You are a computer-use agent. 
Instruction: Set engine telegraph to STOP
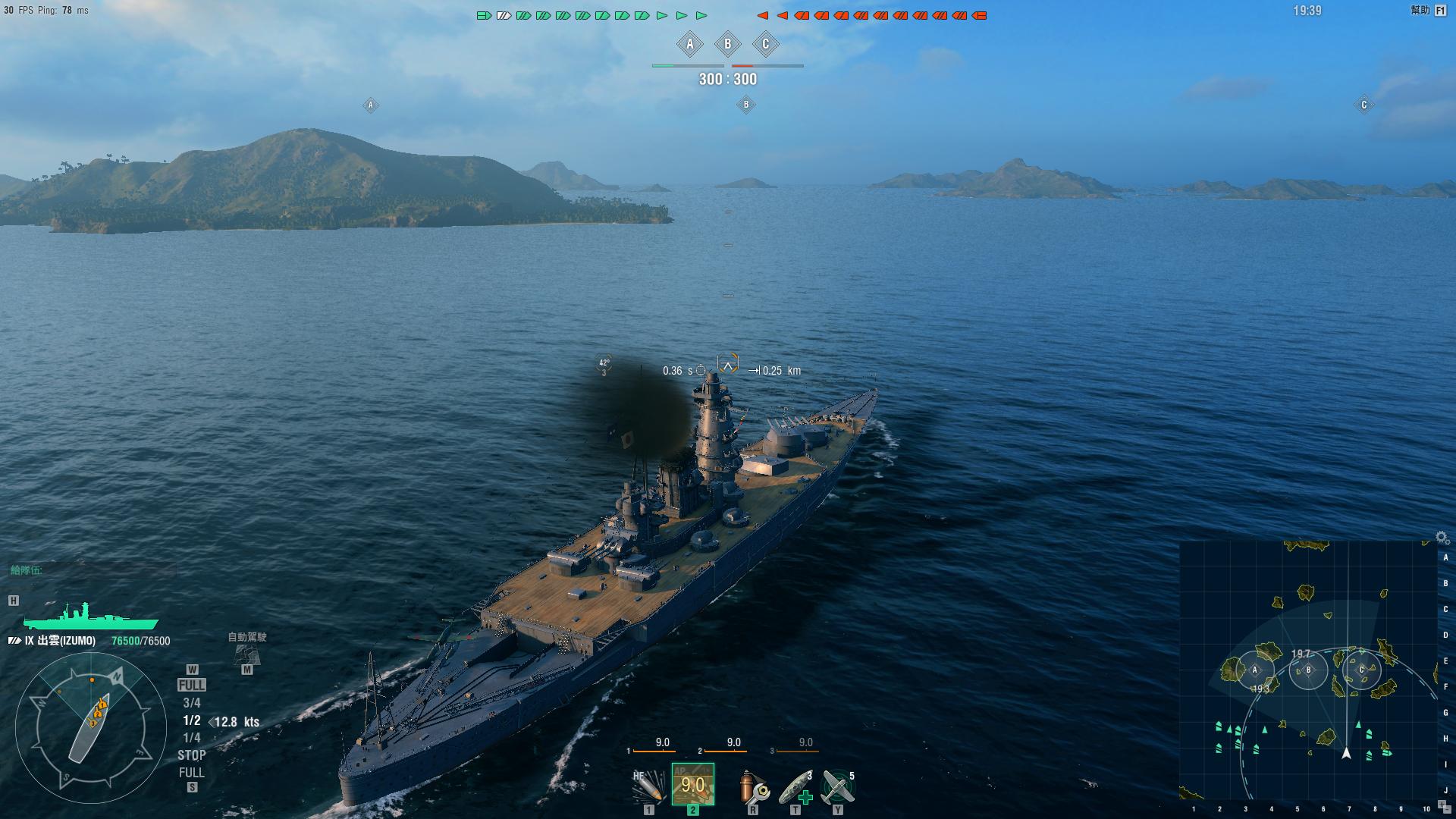pos(191,755)
